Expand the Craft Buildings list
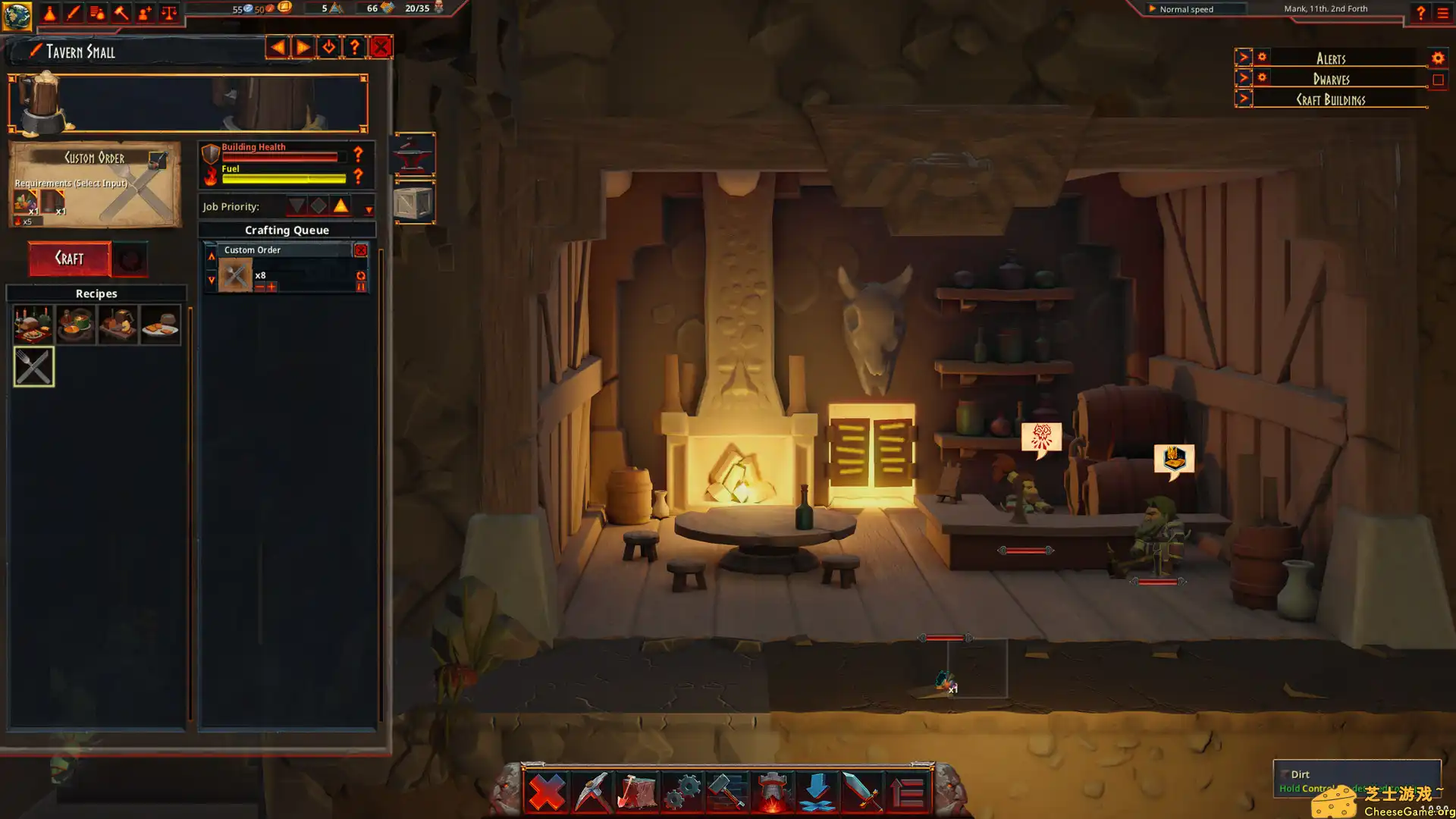 click(x=1243, y=99)
